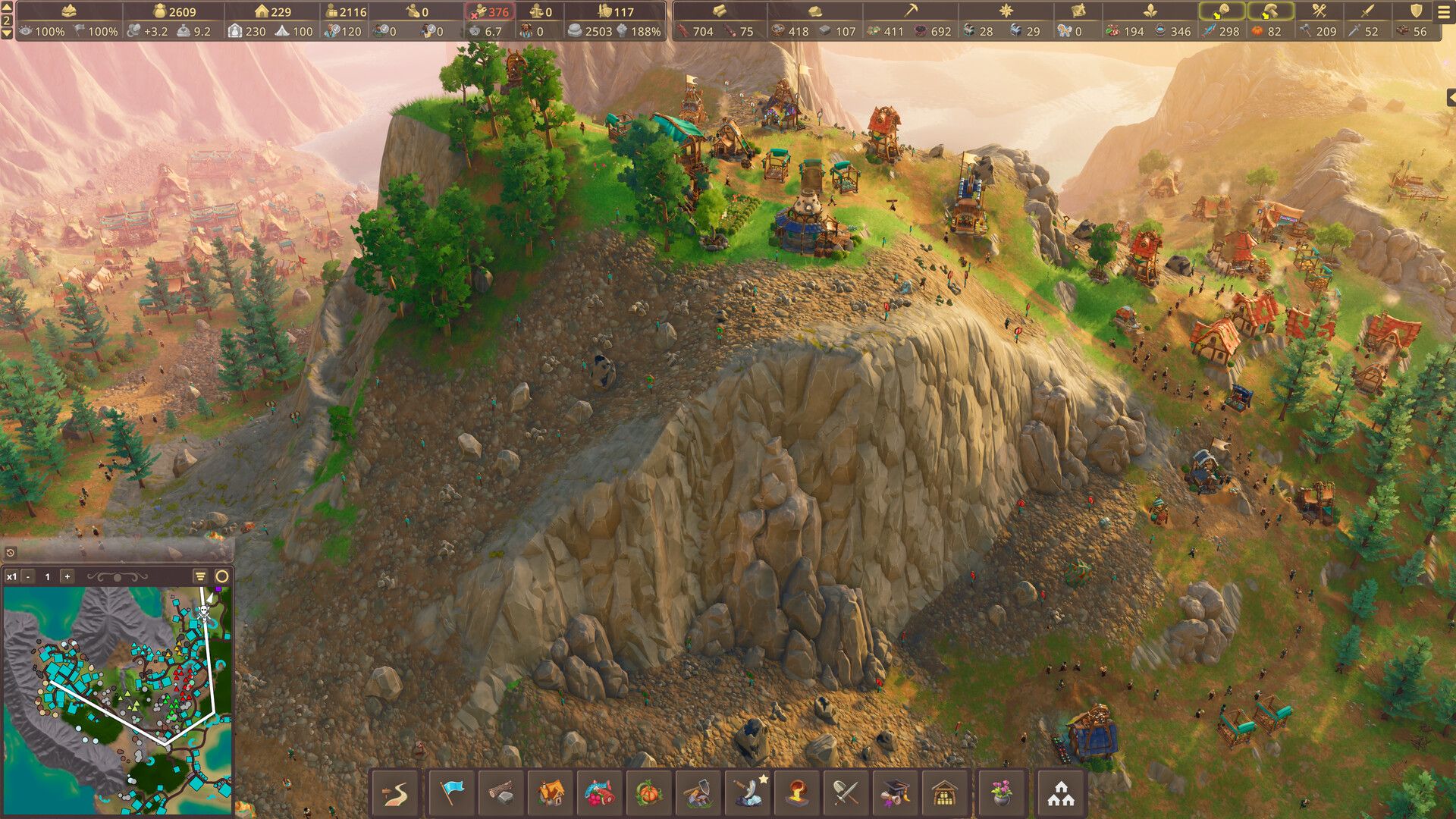
Task: Open the road building tool
Action: coord(395,793)
